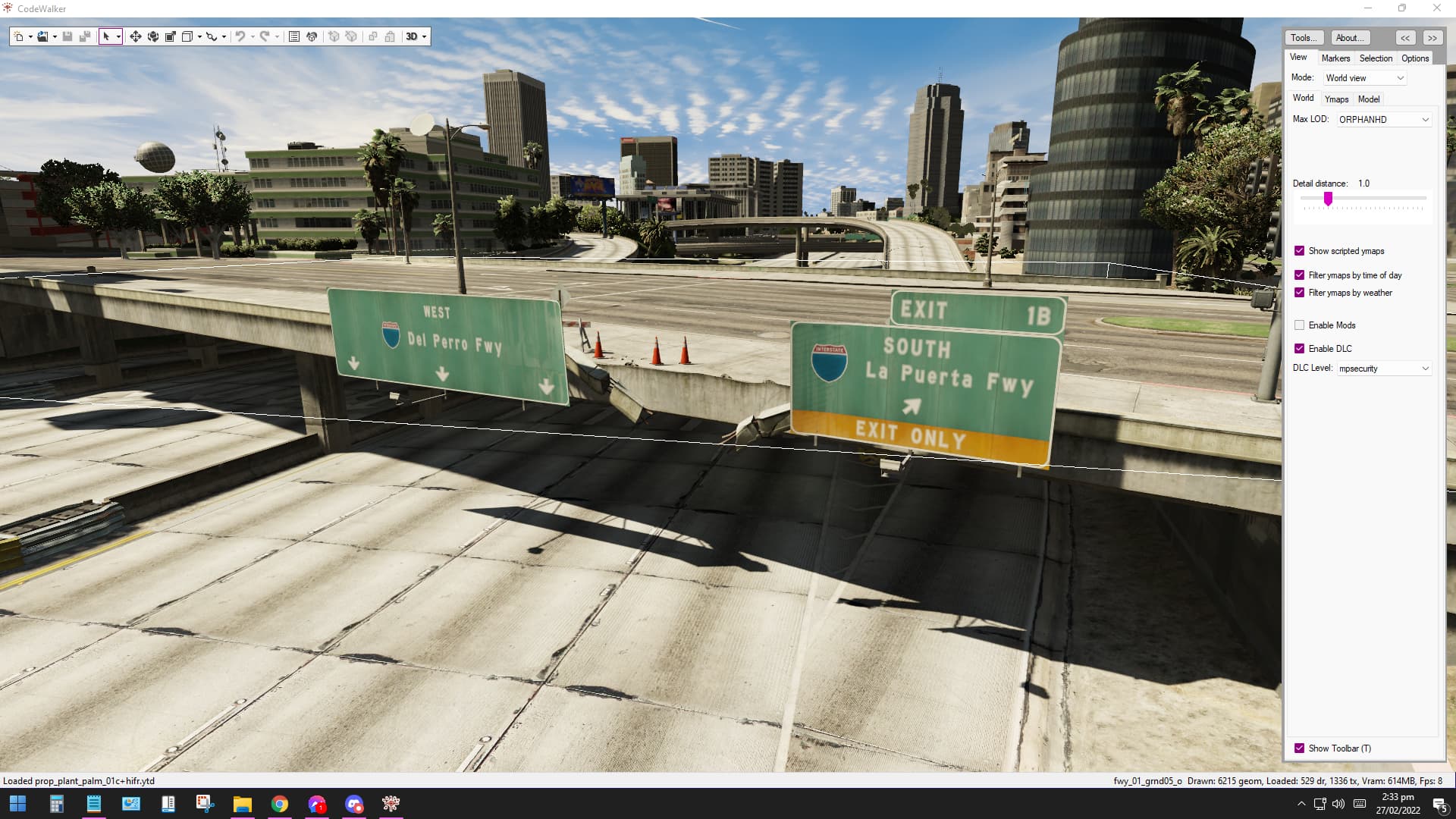Click the About button
The image size is (1456, 819).
tap(1349, 37)
